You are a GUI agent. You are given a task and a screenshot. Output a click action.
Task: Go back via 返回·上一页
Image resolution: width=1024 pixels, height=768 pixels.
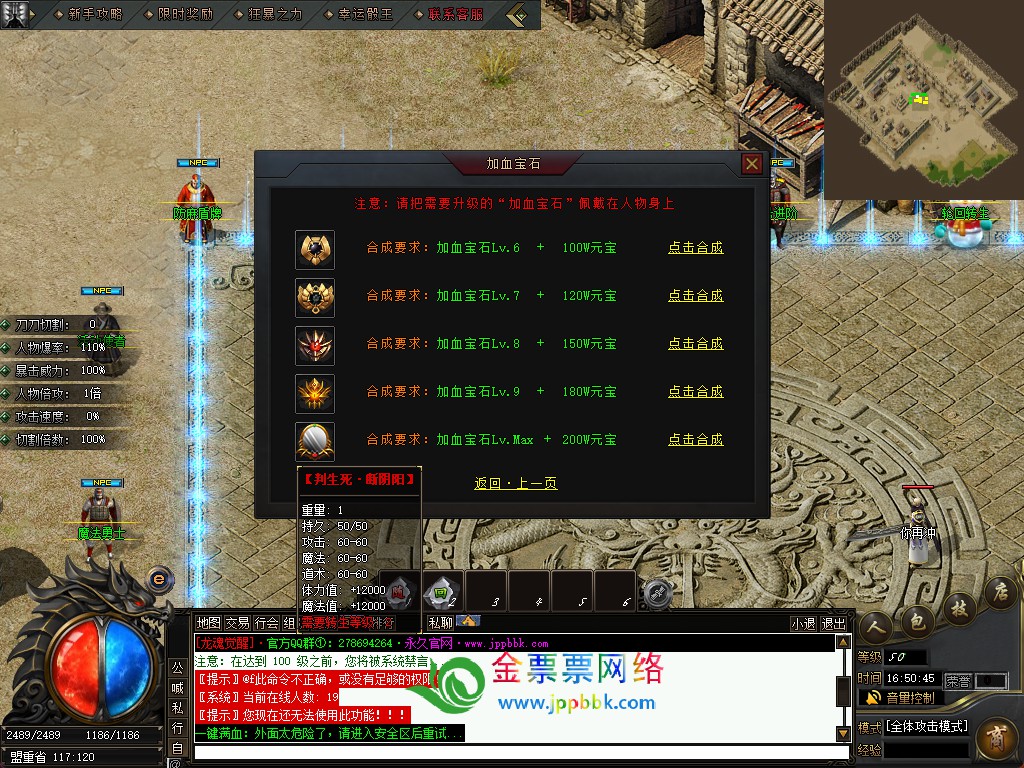tap(515, 484)
